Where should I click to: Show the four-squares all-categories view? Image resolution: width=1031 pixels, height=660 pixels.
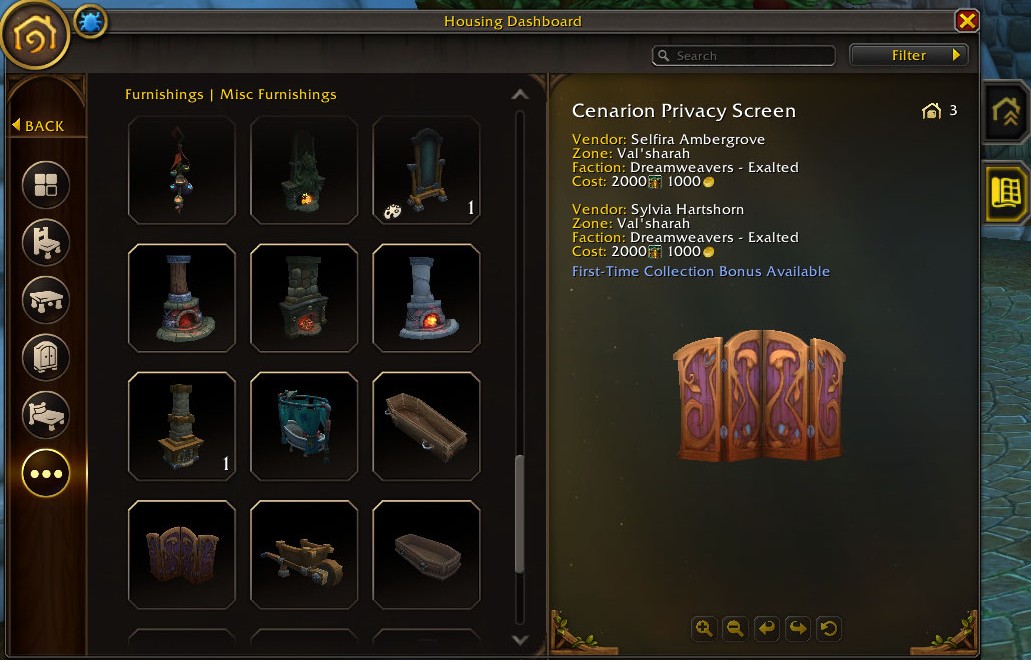(46, 185)
